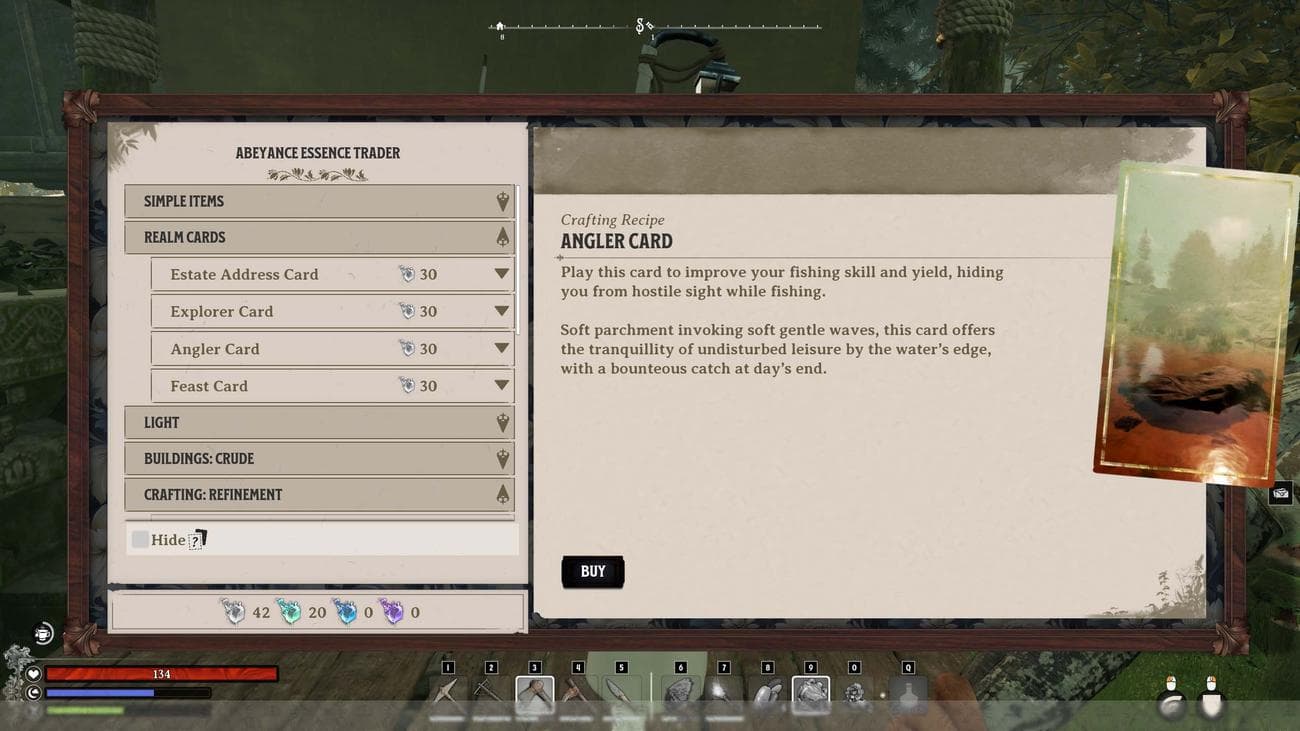This screenshot has width=1300, height=731.
Task: Select the pickaxe in hotbar slot 1
Action: [x=448, y=693]
